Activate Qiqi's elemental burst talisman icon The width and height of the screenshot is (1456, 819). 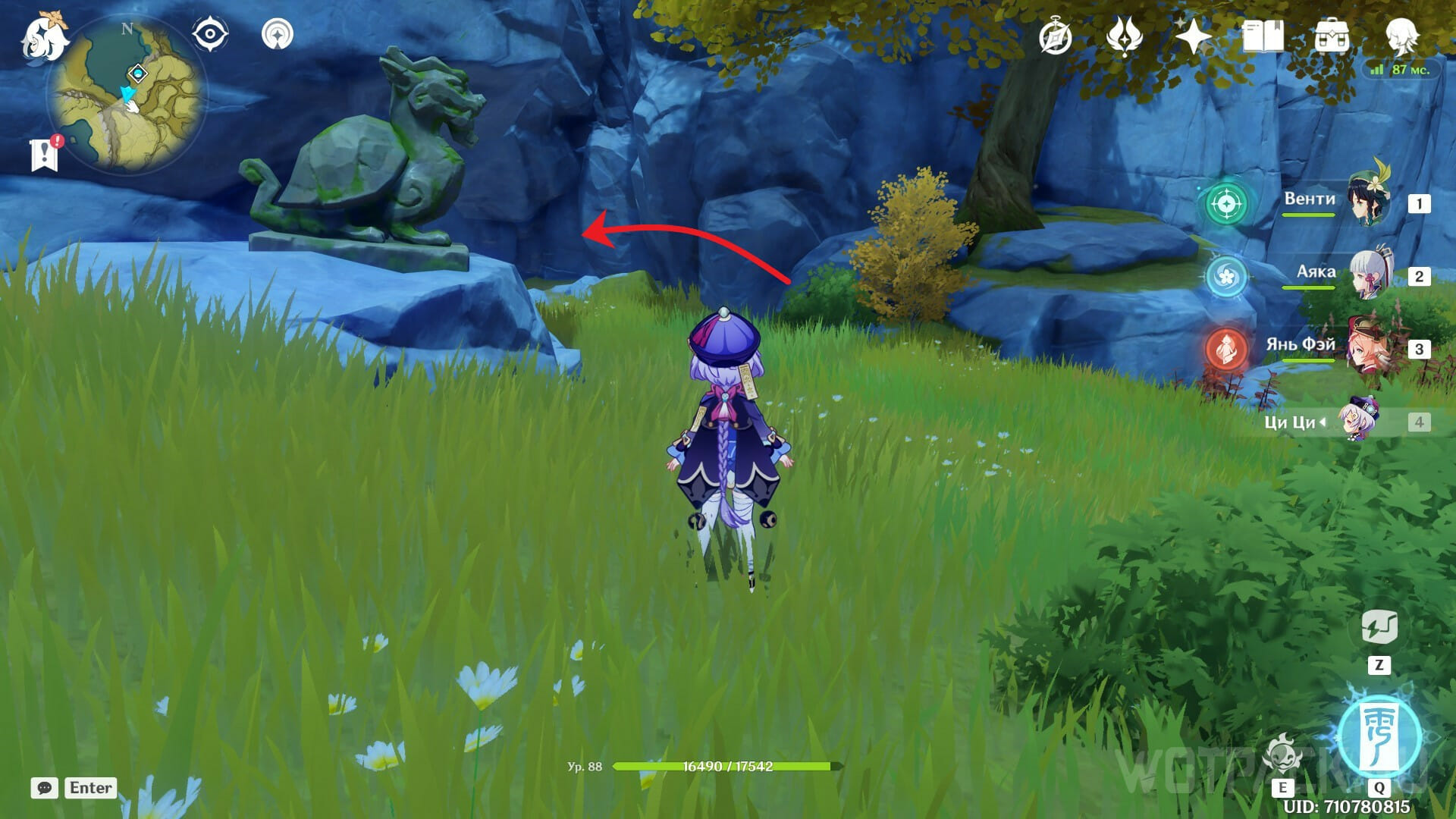1378,734
